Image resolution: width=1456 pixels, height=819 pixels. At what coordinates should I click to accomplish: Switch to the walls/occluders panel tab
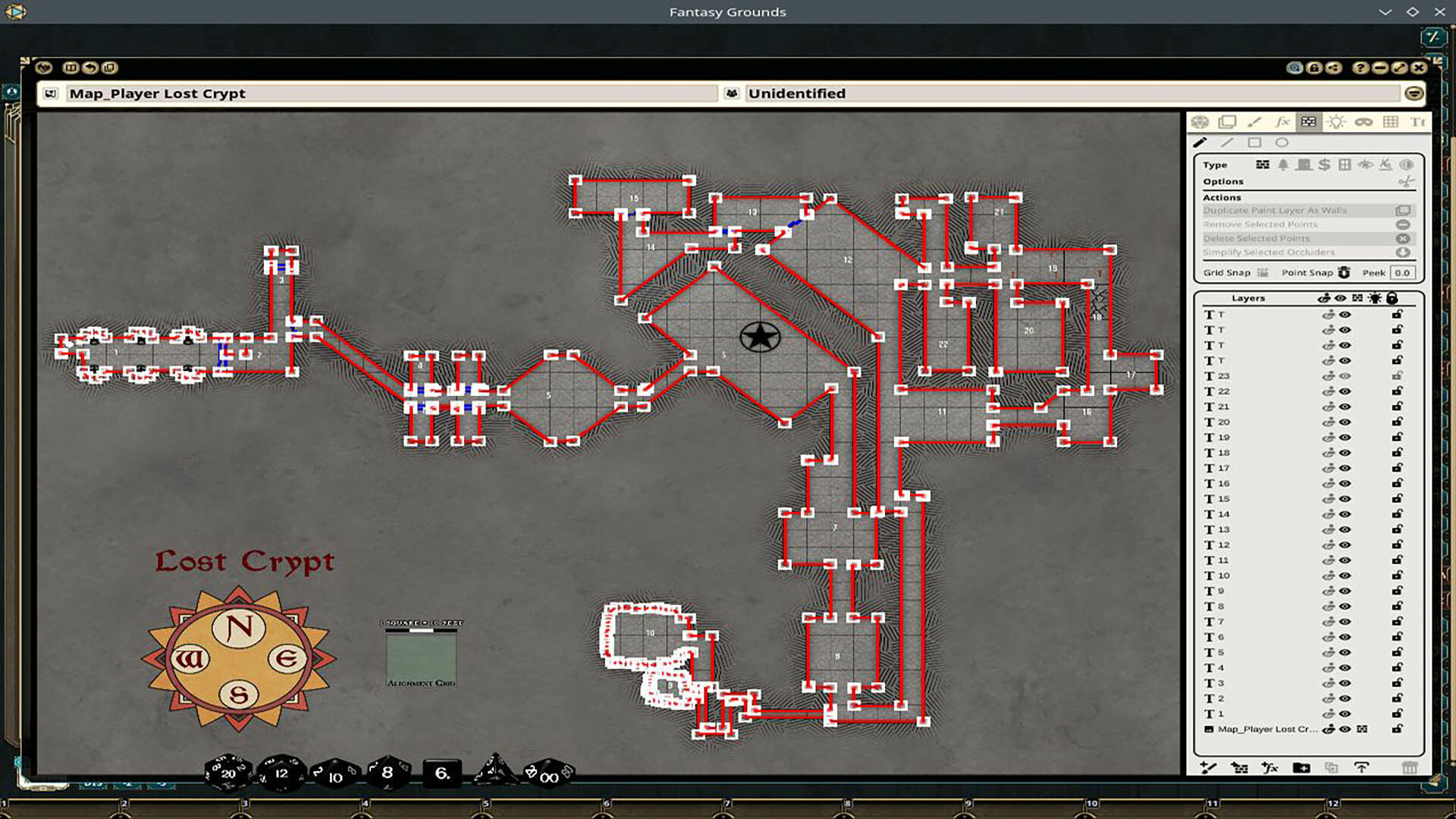pos(1308,121)
